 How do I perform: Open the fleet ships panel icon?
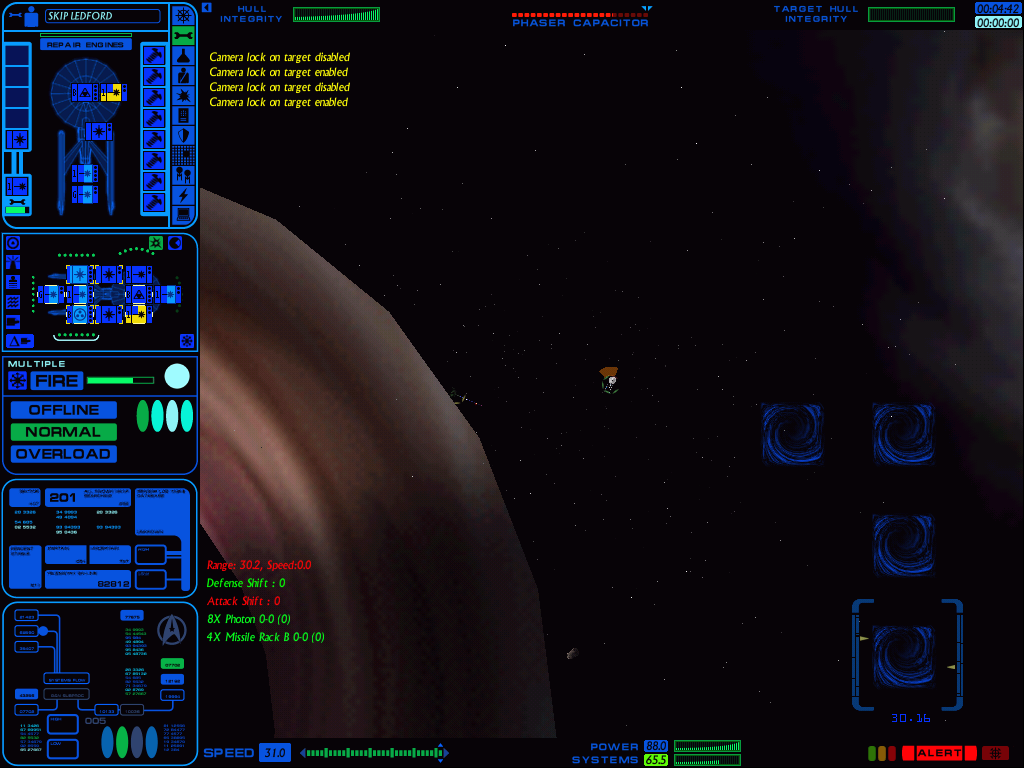coord(182,174)
